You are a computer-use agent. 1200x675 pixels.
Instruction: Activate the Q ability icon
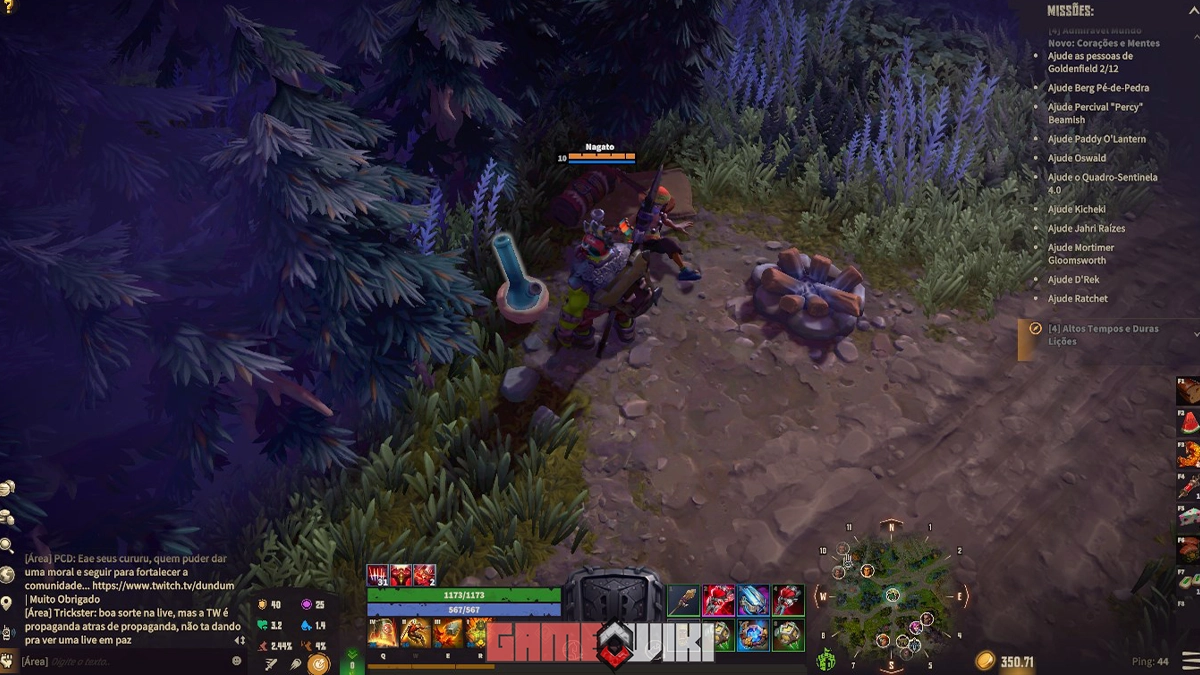coord(382,634)
